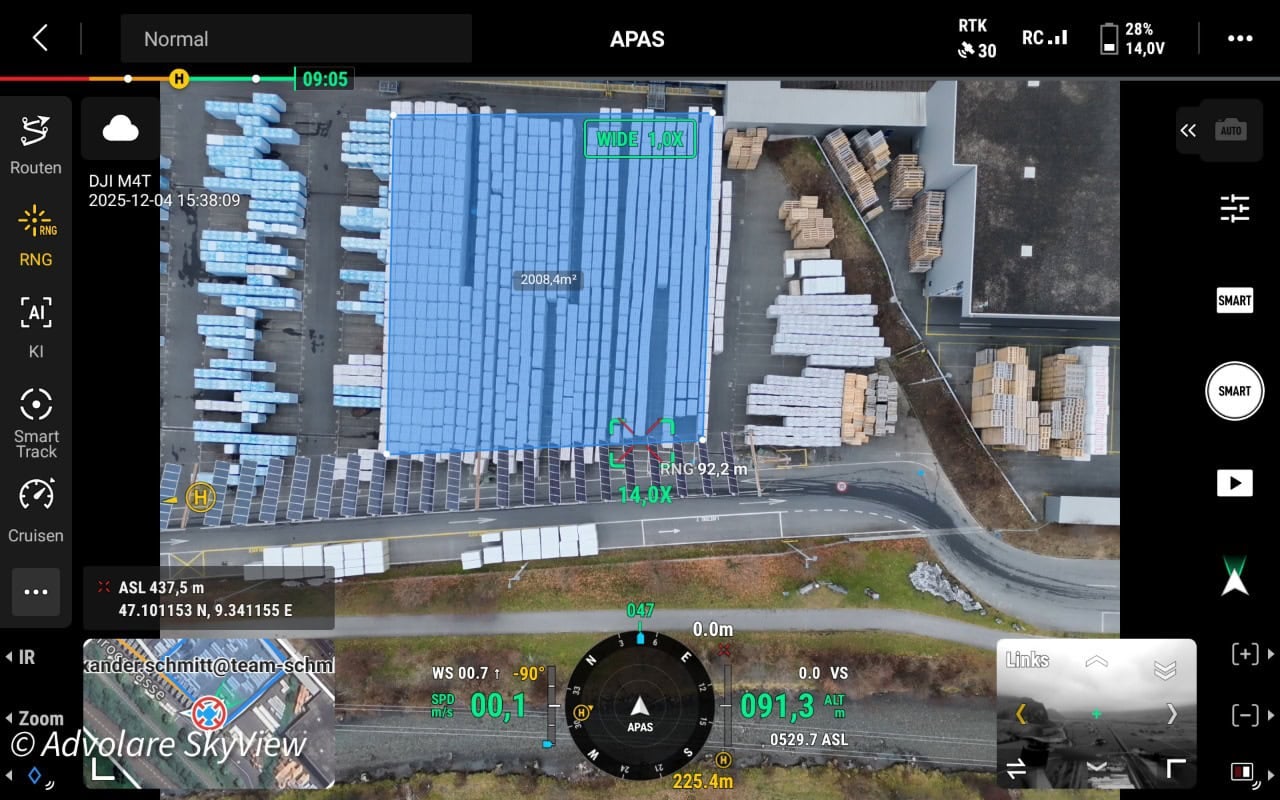Open the KI recognition tool

click(36, 327)
